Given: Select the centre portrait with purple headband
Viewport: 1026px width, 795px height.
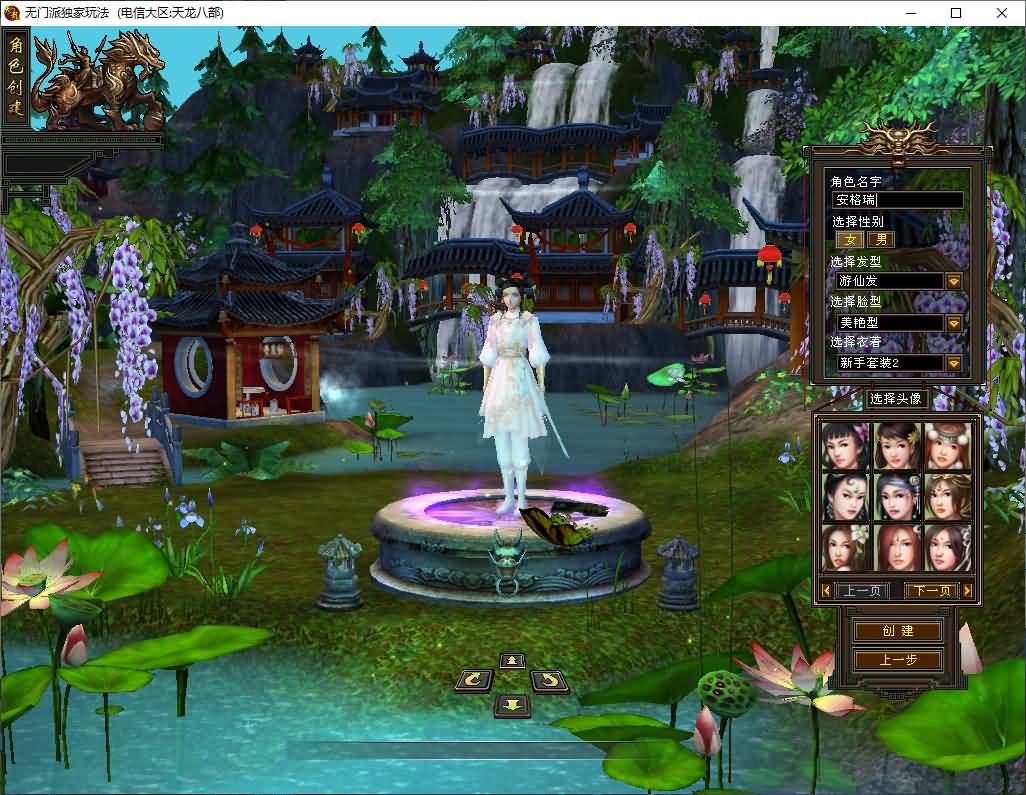Looking at the screenshot, I should pos(897,497).
